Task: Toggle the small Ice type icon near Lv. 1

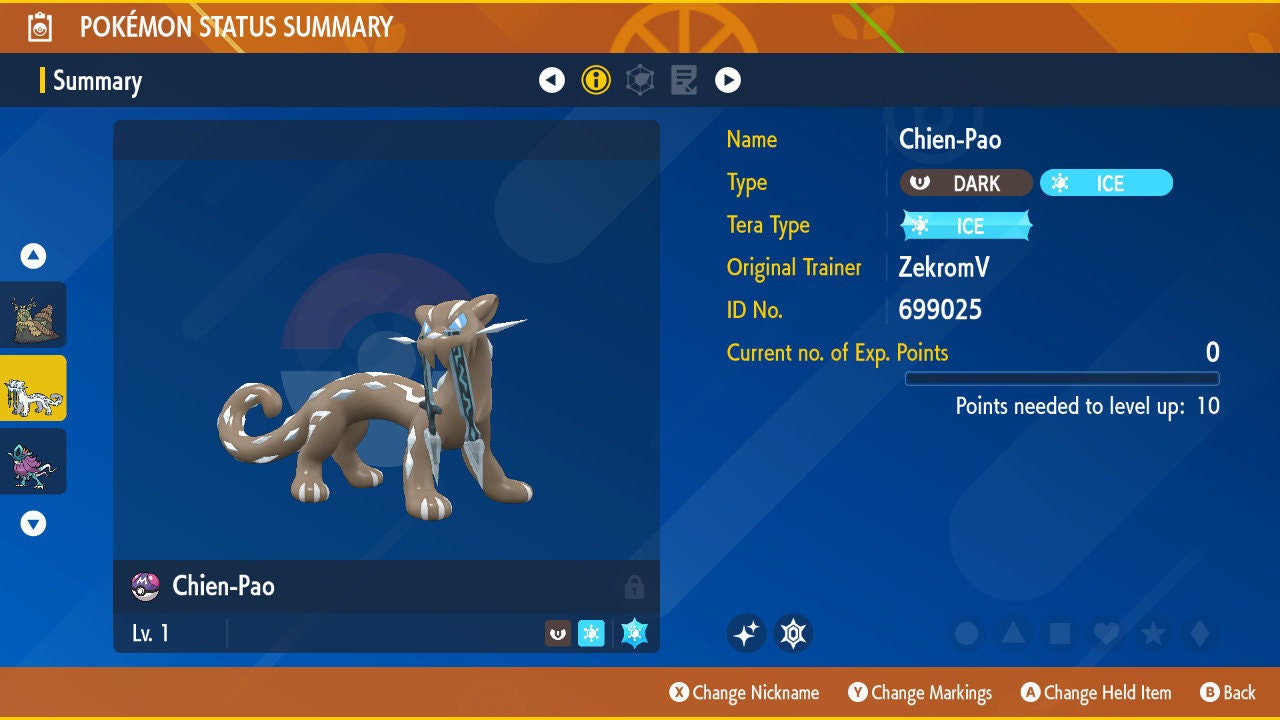Action: (x=591, y=633)
